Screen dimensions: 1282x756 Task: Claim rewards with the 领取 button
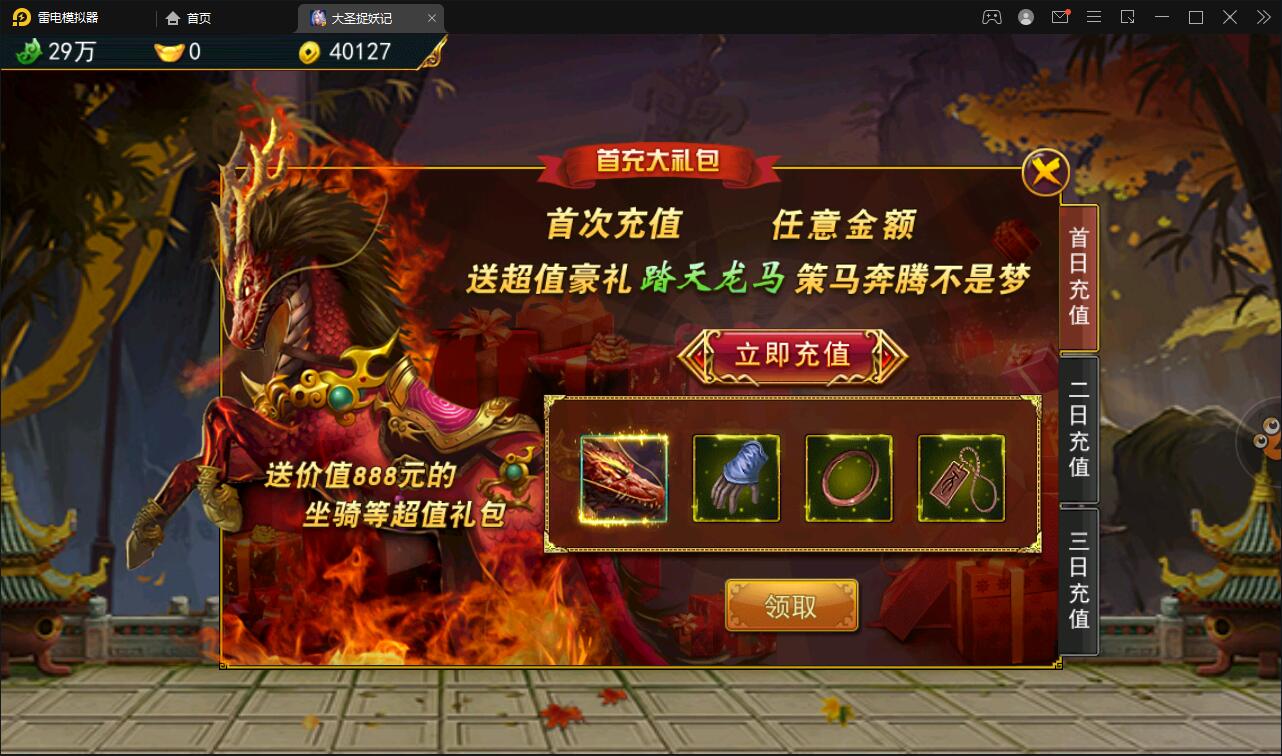click(791, 605)
